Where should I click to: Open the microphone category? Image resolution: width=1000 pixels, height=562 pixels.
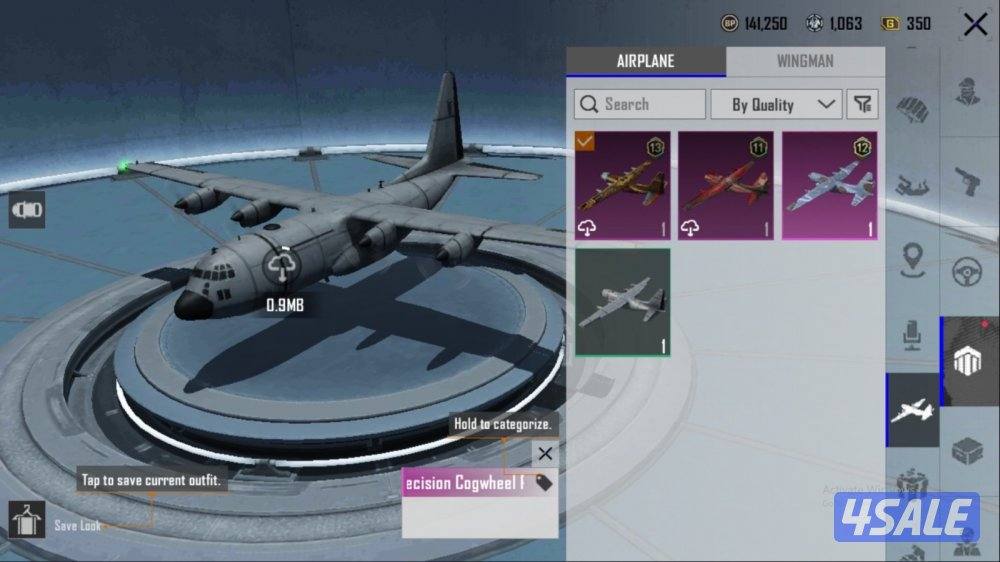912,336
